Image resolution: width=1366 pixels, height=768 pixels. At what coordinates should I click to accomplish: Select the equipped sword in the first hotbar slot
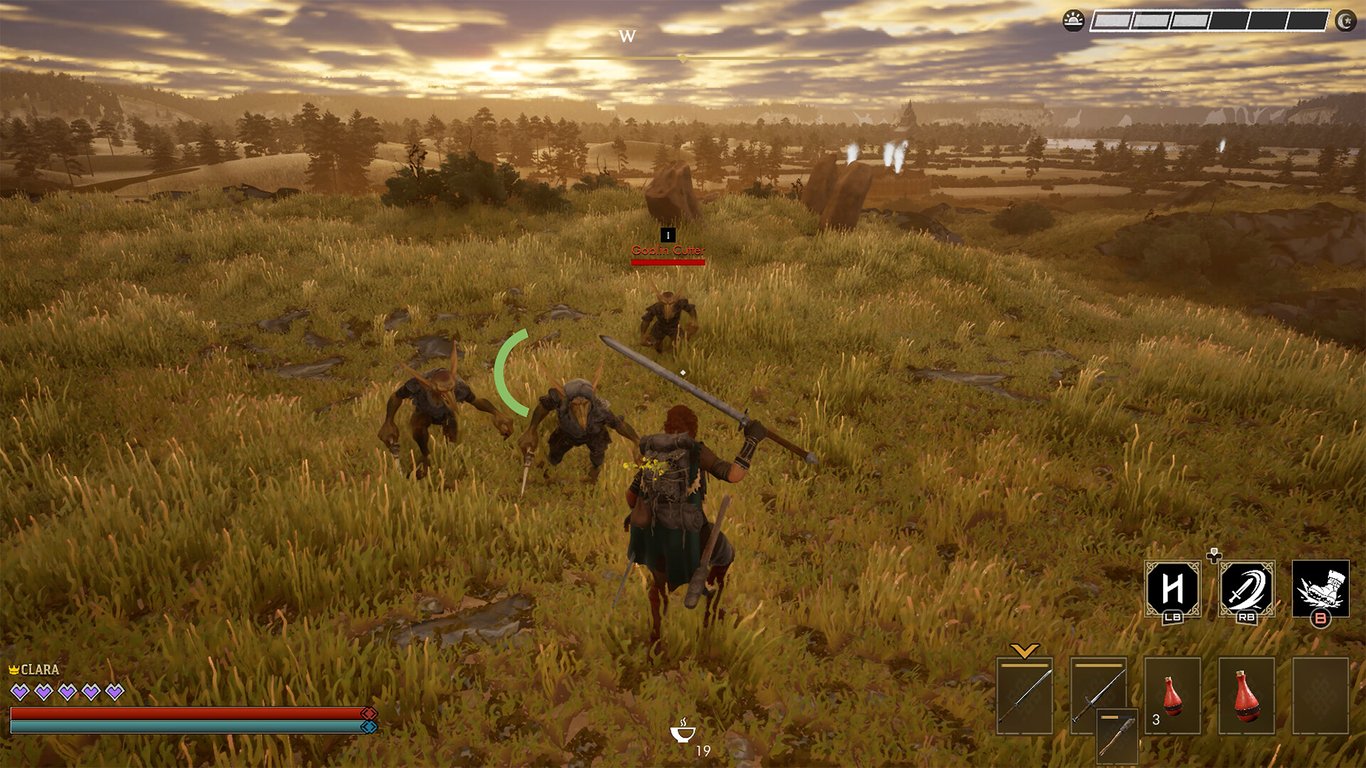pos(1025,695)
